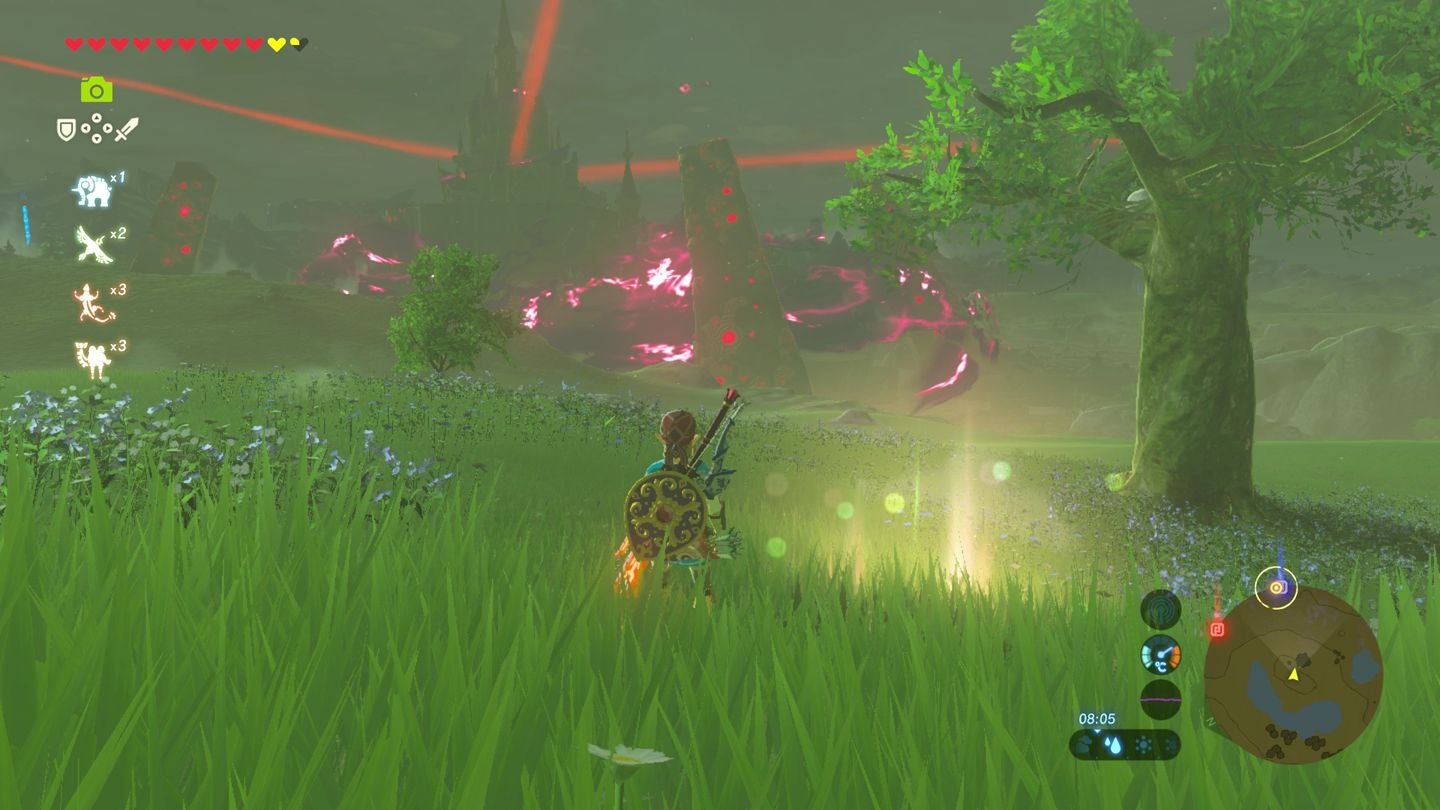Viewport: 1440px width, 810px height.
Task: Expand the D-pad quick-select wheel
Action: (95, 129)
